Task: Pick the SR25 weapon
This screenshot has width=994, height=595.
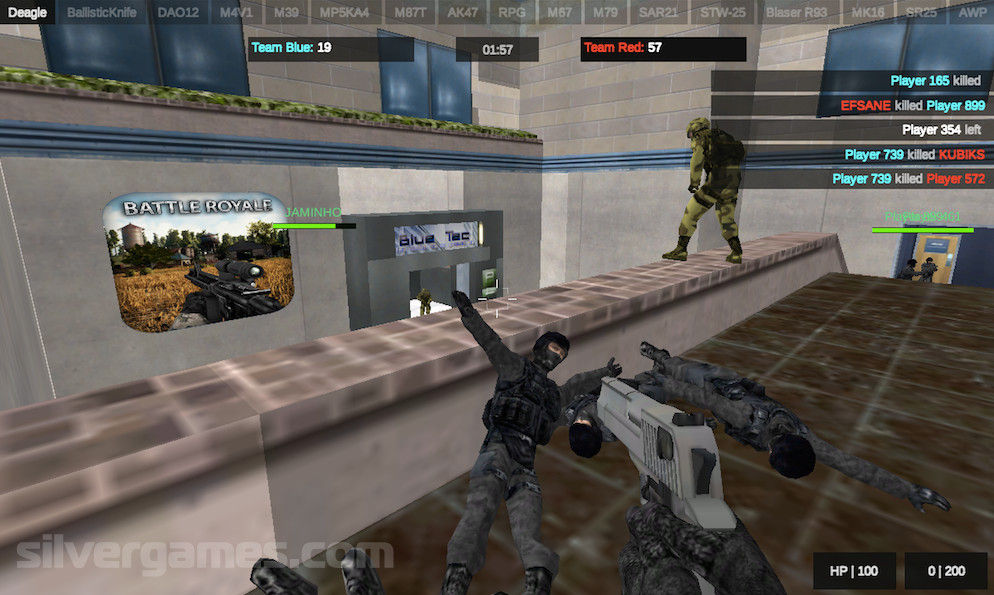Action: point(920,13)
